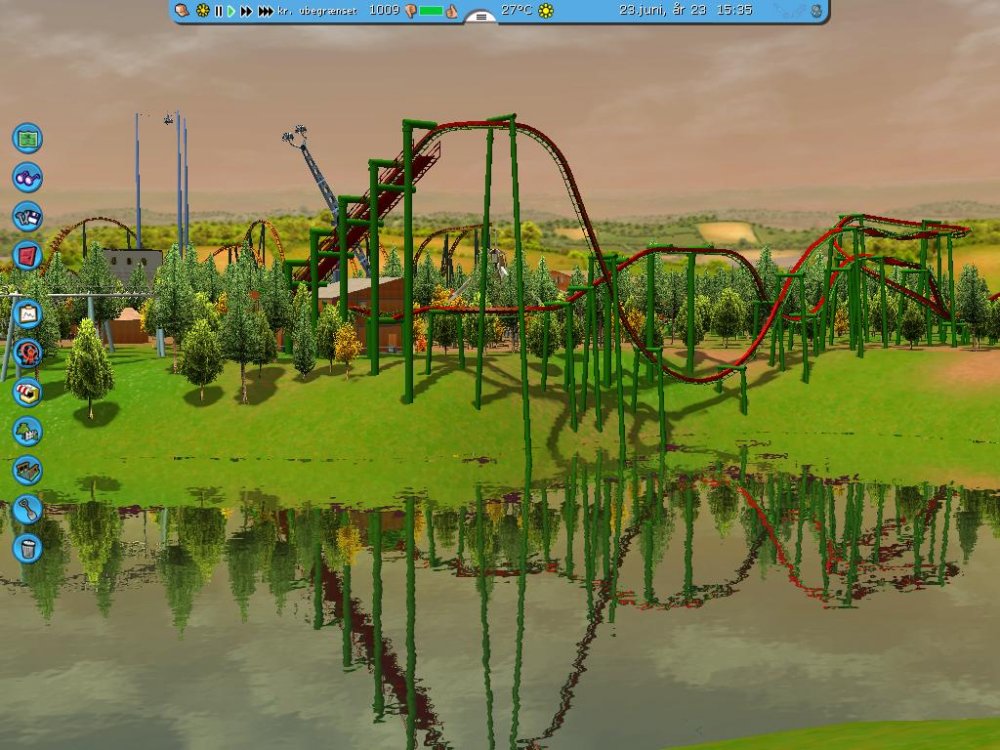Open the scenery and fences menu
Viewport: 1000px width, 750px height.
point(27,431)
